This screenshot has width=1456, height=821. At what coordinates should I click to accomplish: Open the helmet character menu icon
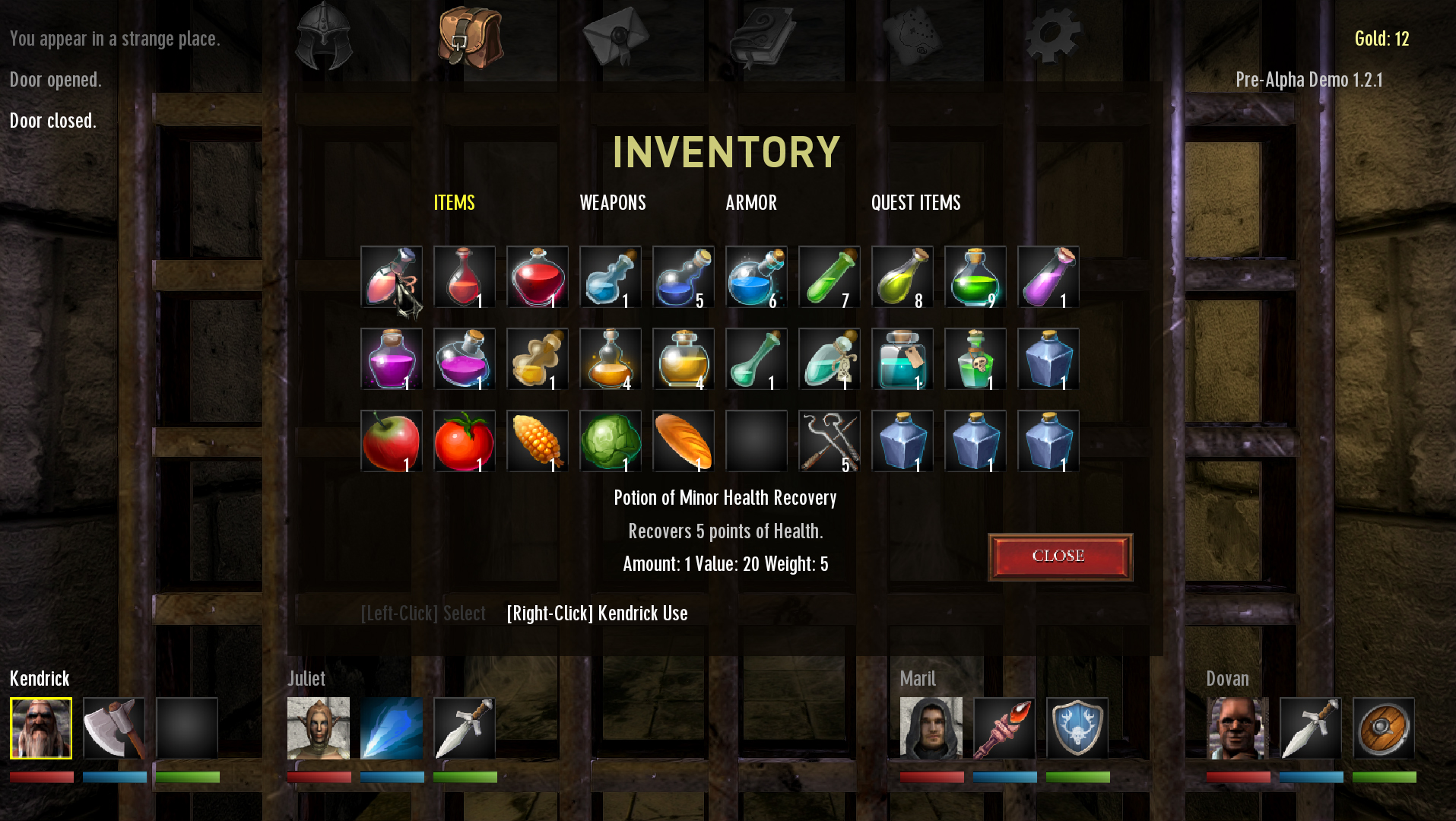point(324,36)
